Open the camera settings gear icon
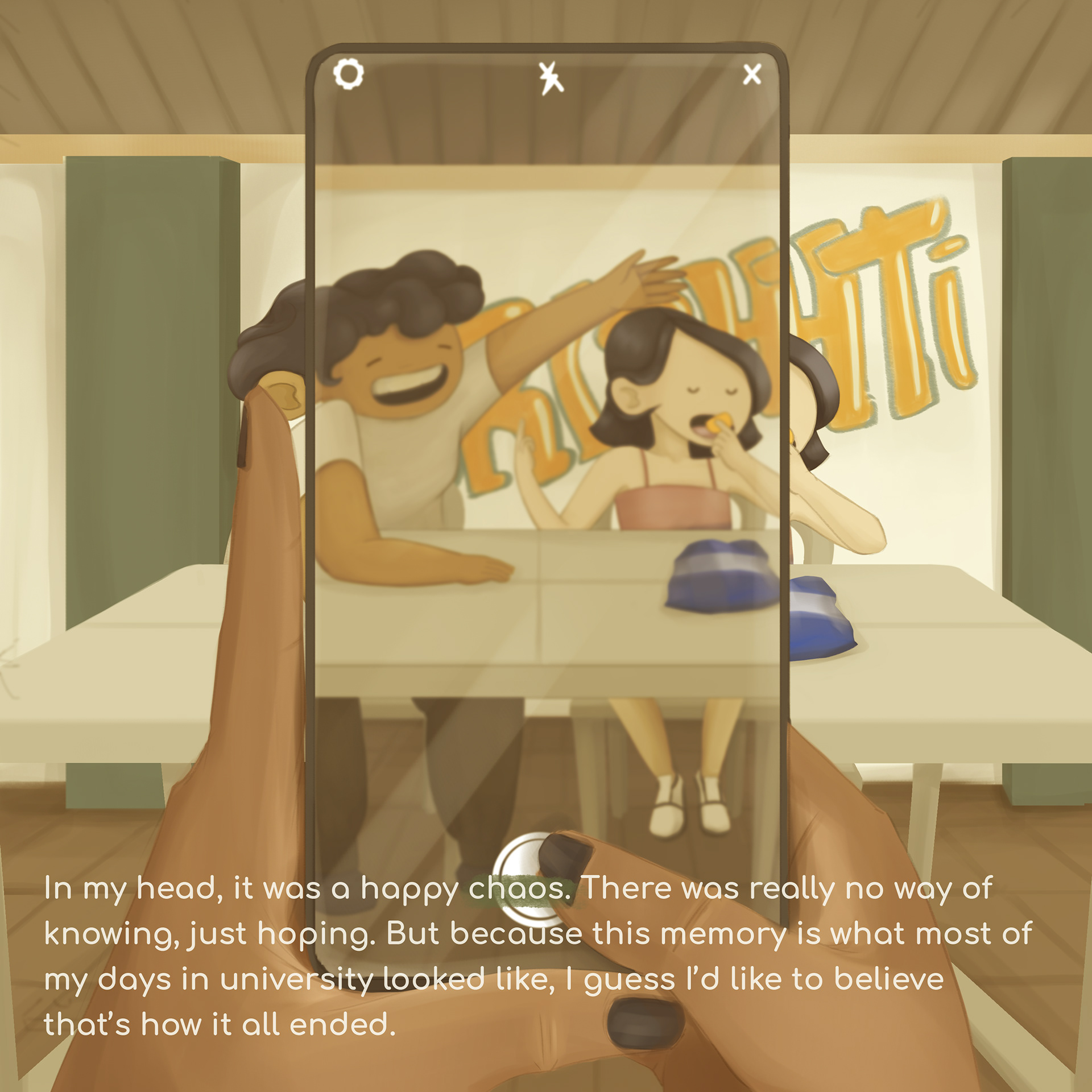The width and height of the screenshot is (1092, 1092). pos(348,74)
